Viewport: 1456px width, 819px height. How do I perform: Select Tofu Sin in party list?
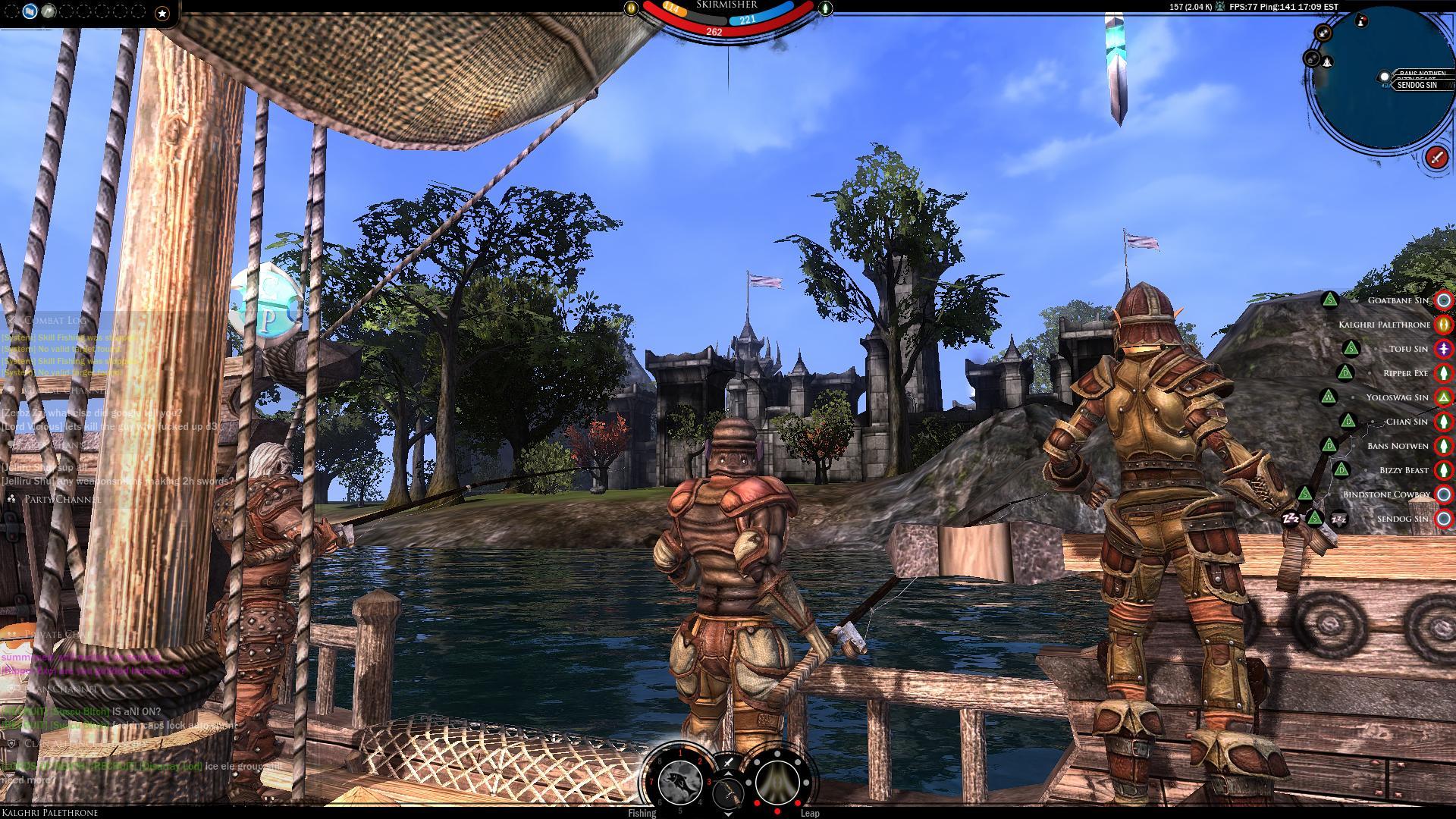pyautogui.click(x=1408, y=349)
